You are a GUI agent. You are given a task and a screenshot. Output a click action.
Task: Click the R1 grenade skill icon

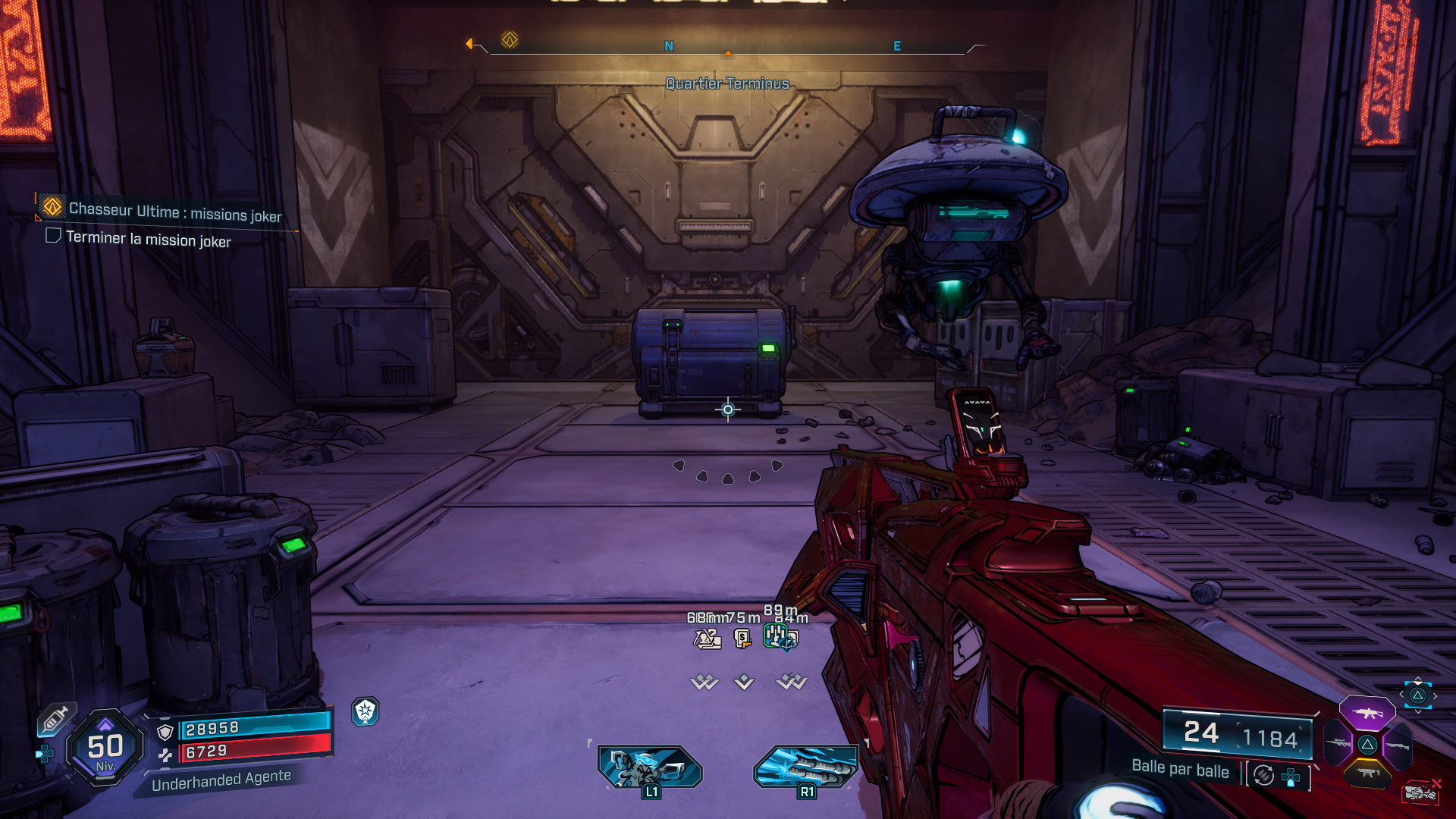coord(806,768)
